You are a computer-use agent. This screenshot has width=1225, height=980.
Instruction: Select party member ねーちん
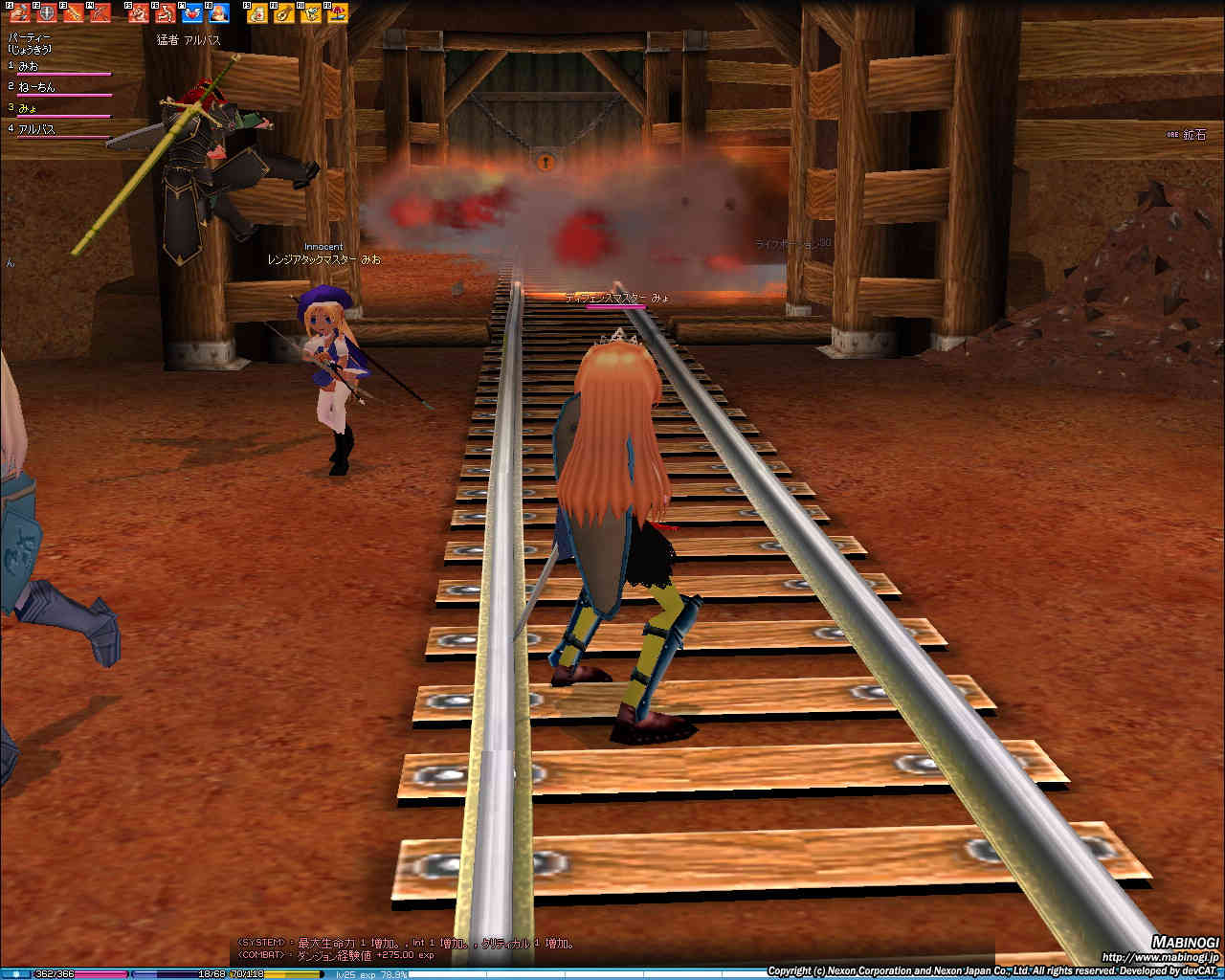click(36, 87)
